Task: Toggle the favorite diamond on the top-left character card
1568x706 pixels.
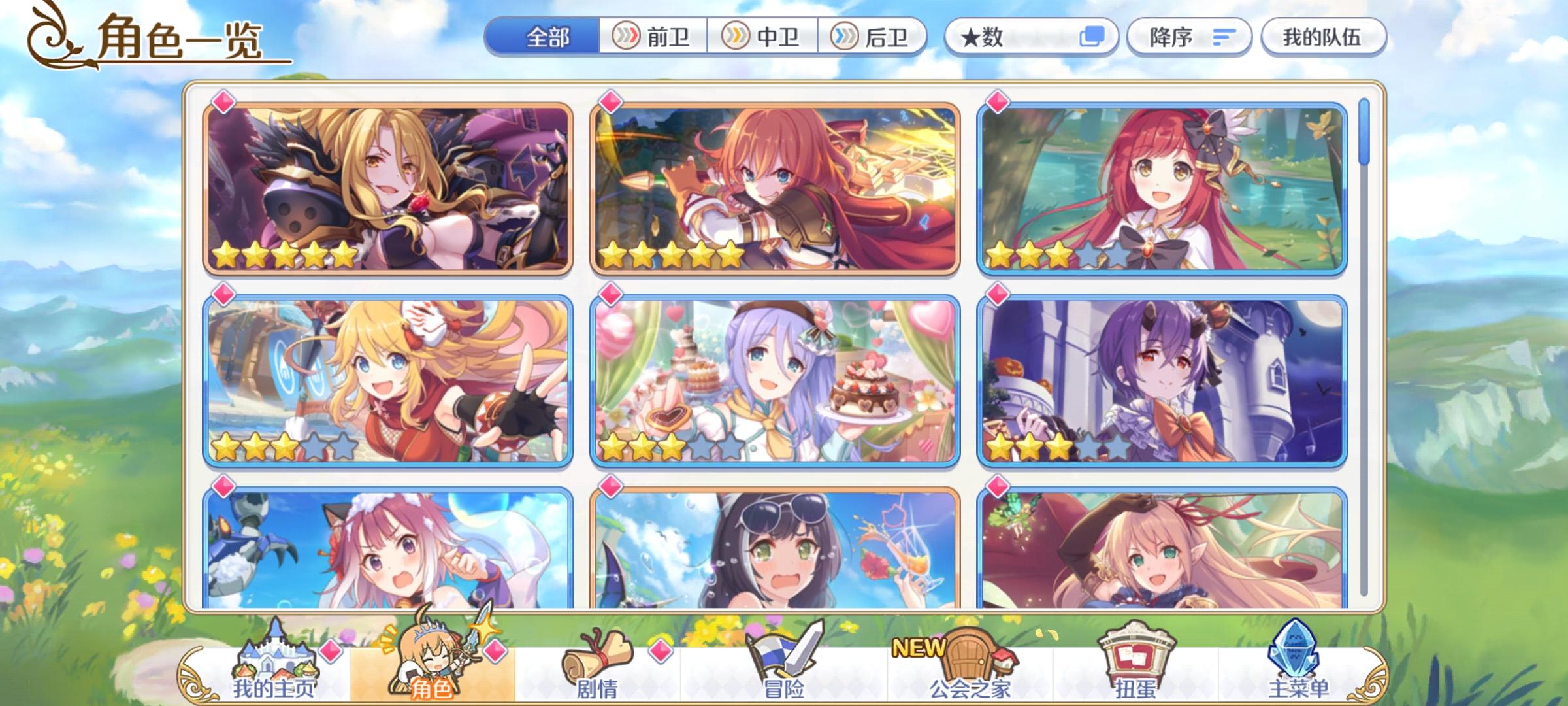Action: coord(223,101)
